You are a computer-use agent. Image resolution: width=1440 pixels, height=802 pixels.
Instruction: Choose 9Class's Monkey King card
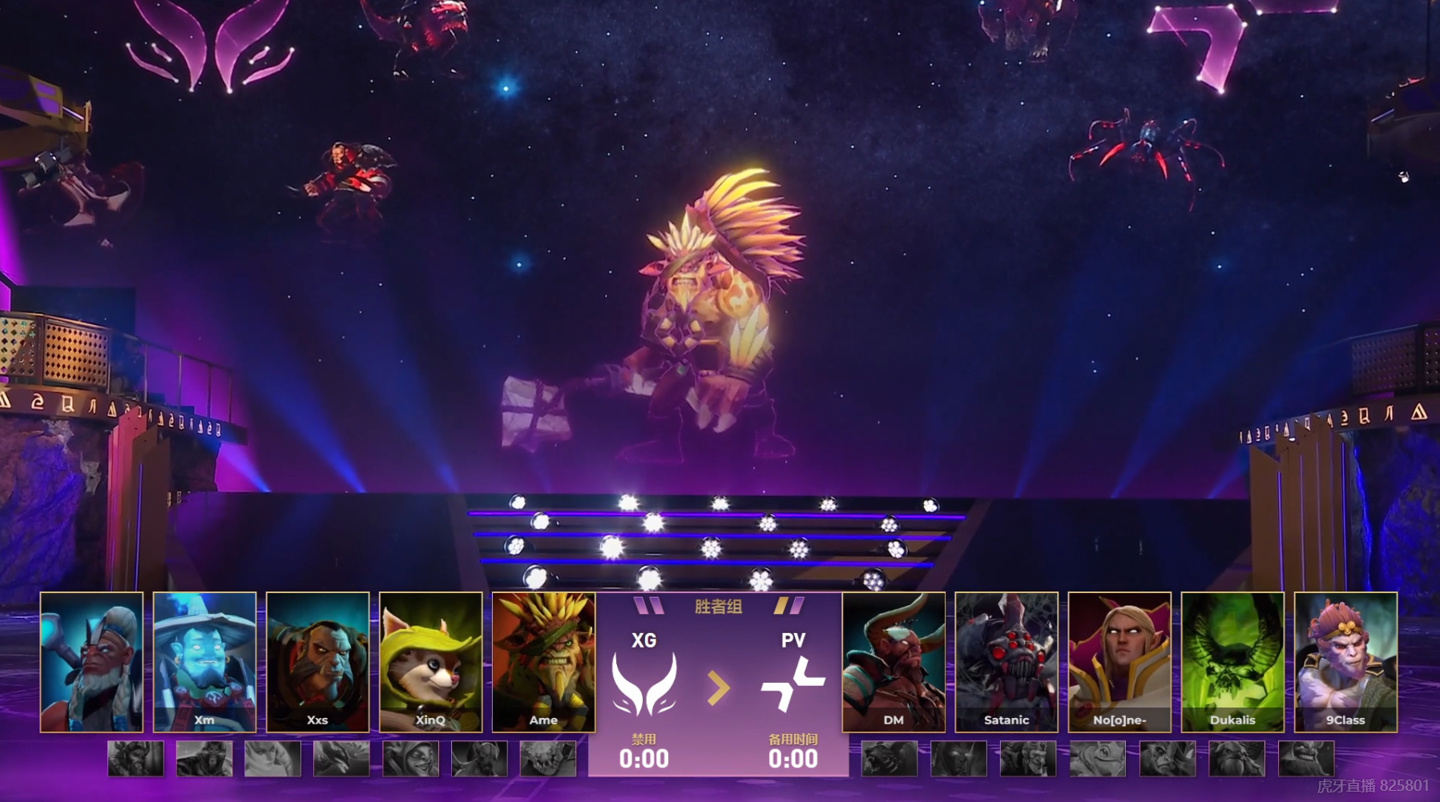[1346, 661]
